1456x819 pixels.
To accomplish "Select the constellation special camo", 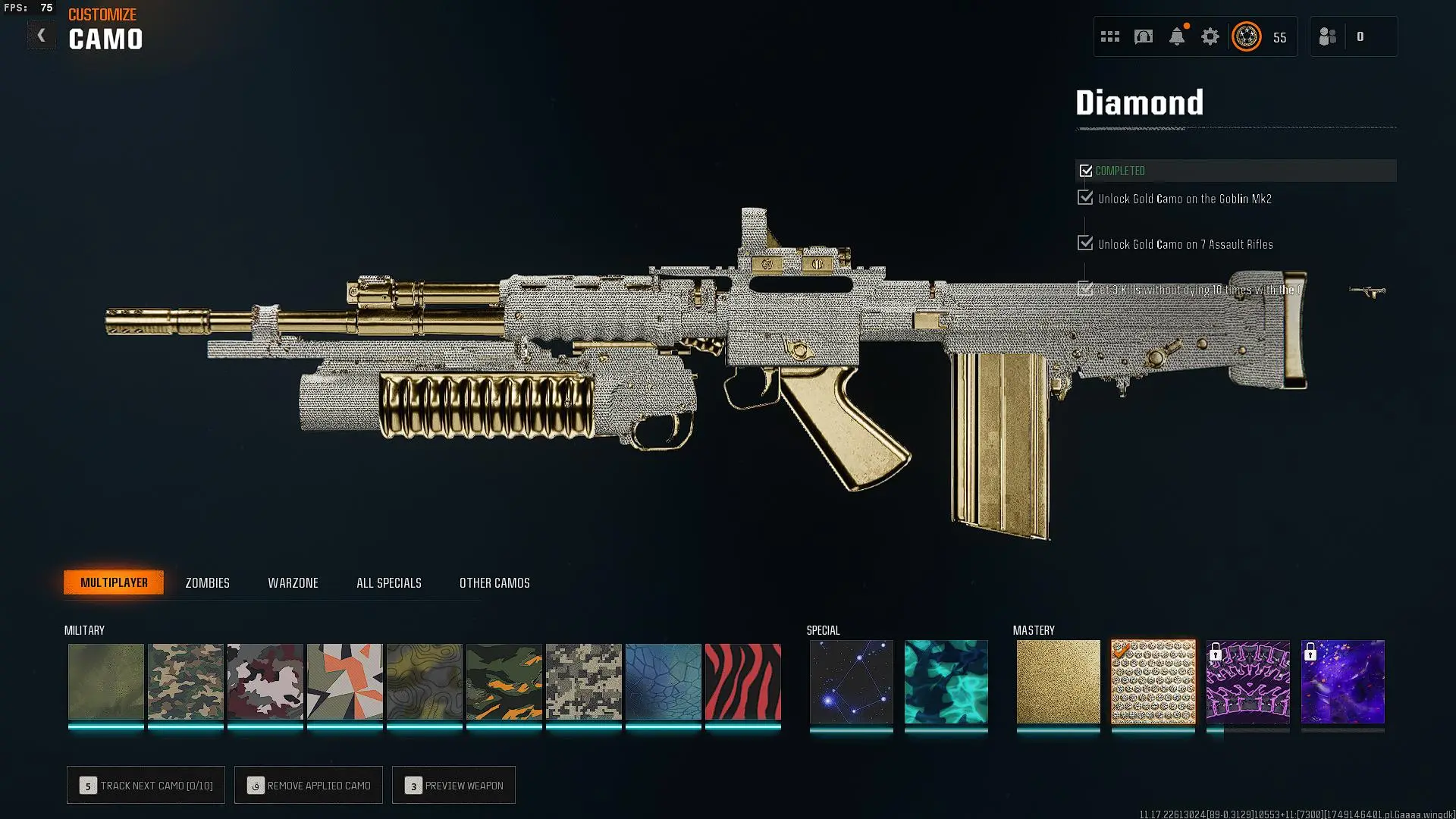I will [851, 682].
